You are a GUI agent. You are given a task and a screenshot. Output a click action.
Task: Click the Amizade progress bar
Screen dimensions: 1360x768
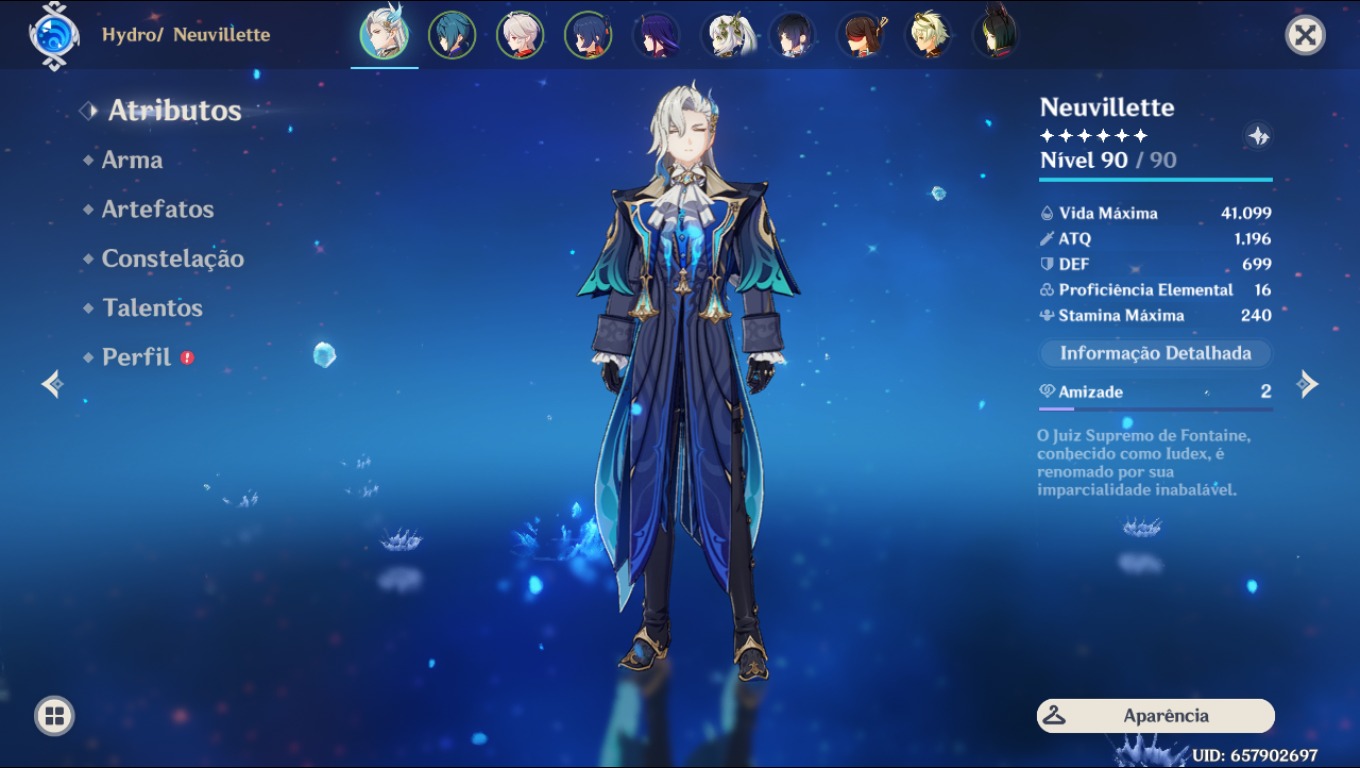point(1155,408)
